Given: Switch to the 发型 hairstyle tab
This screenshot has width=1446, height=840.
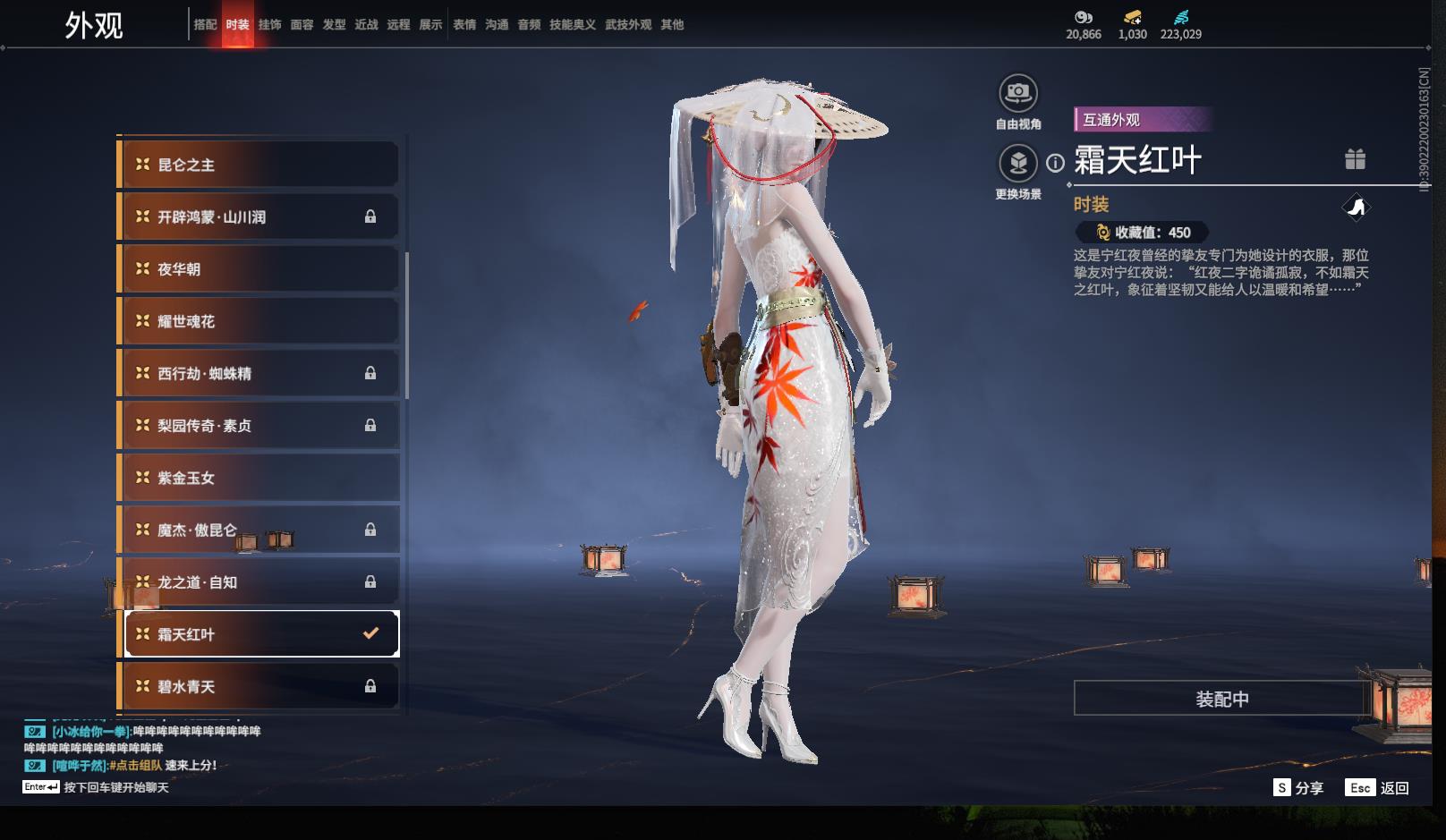Looking at the screenshot, I should click(x=334, y=25).
